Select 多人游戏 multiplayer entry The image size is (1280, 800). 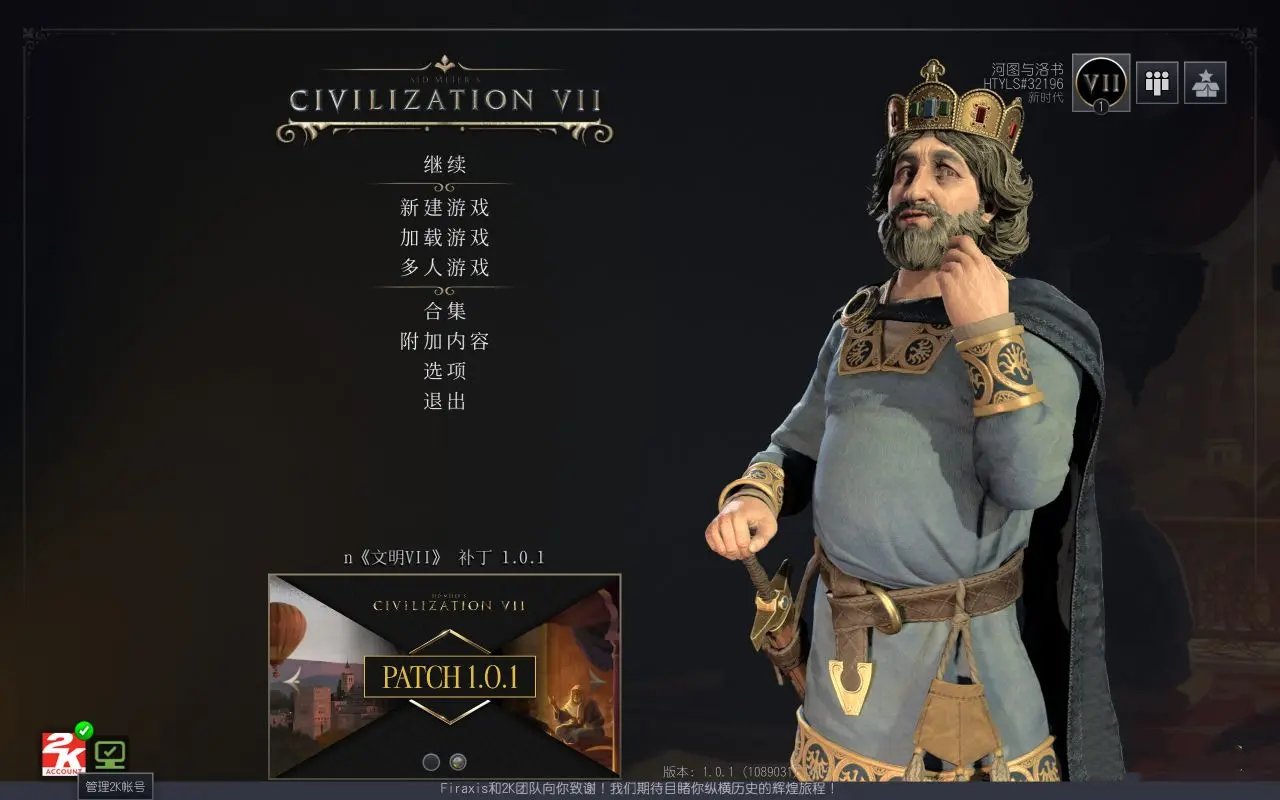pos(445,268)
